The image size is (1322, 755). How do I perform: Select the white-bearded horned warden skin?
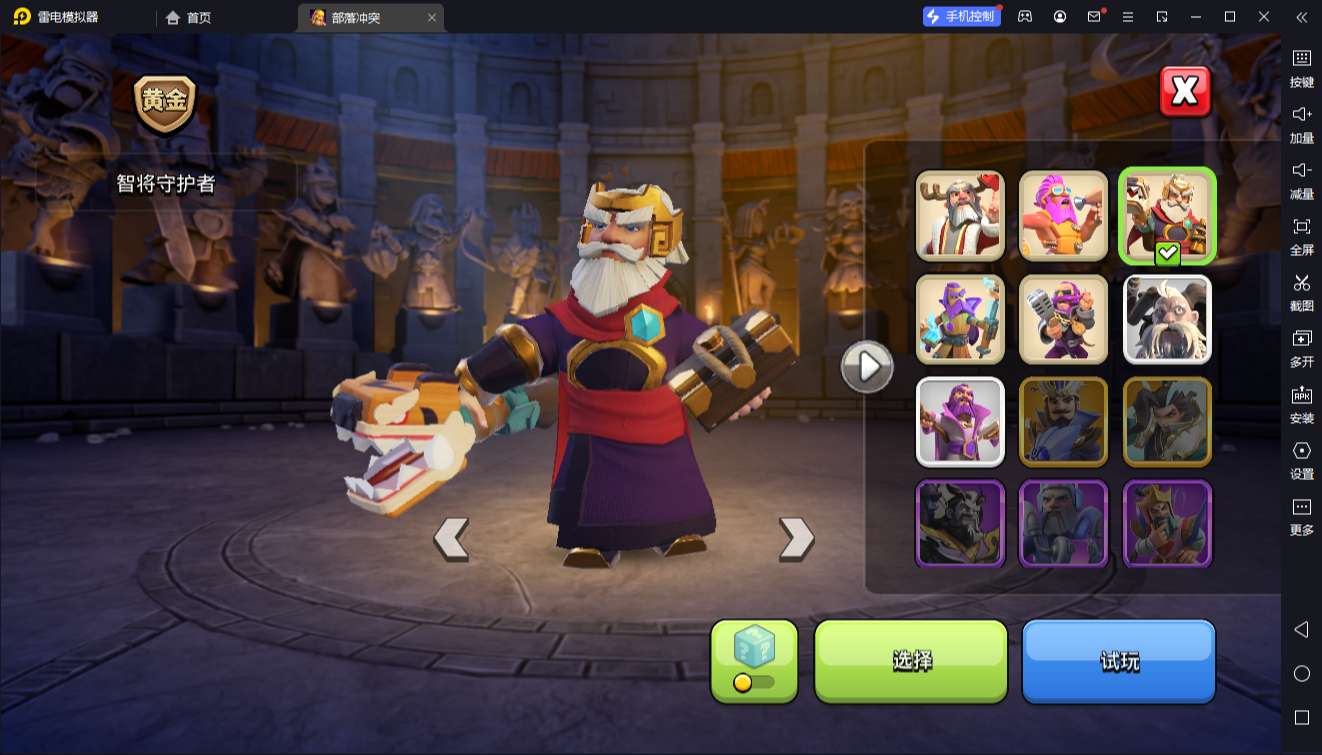(1167, 319)
